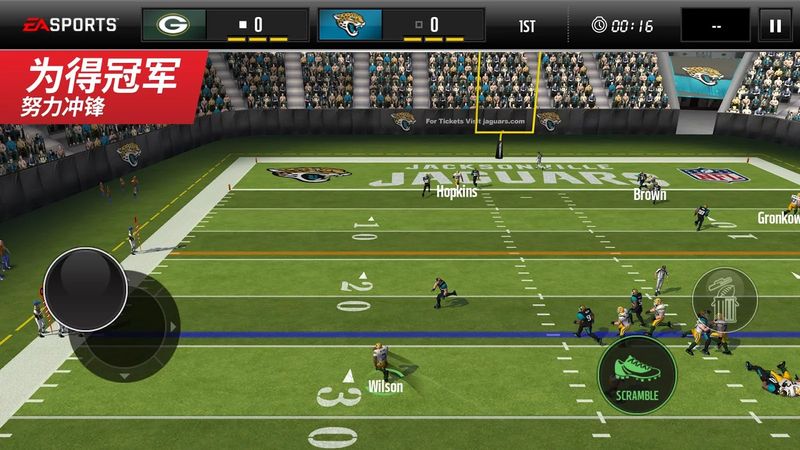Pause the game with the pause button
800x450 pixels.
[x=773, y=24]
